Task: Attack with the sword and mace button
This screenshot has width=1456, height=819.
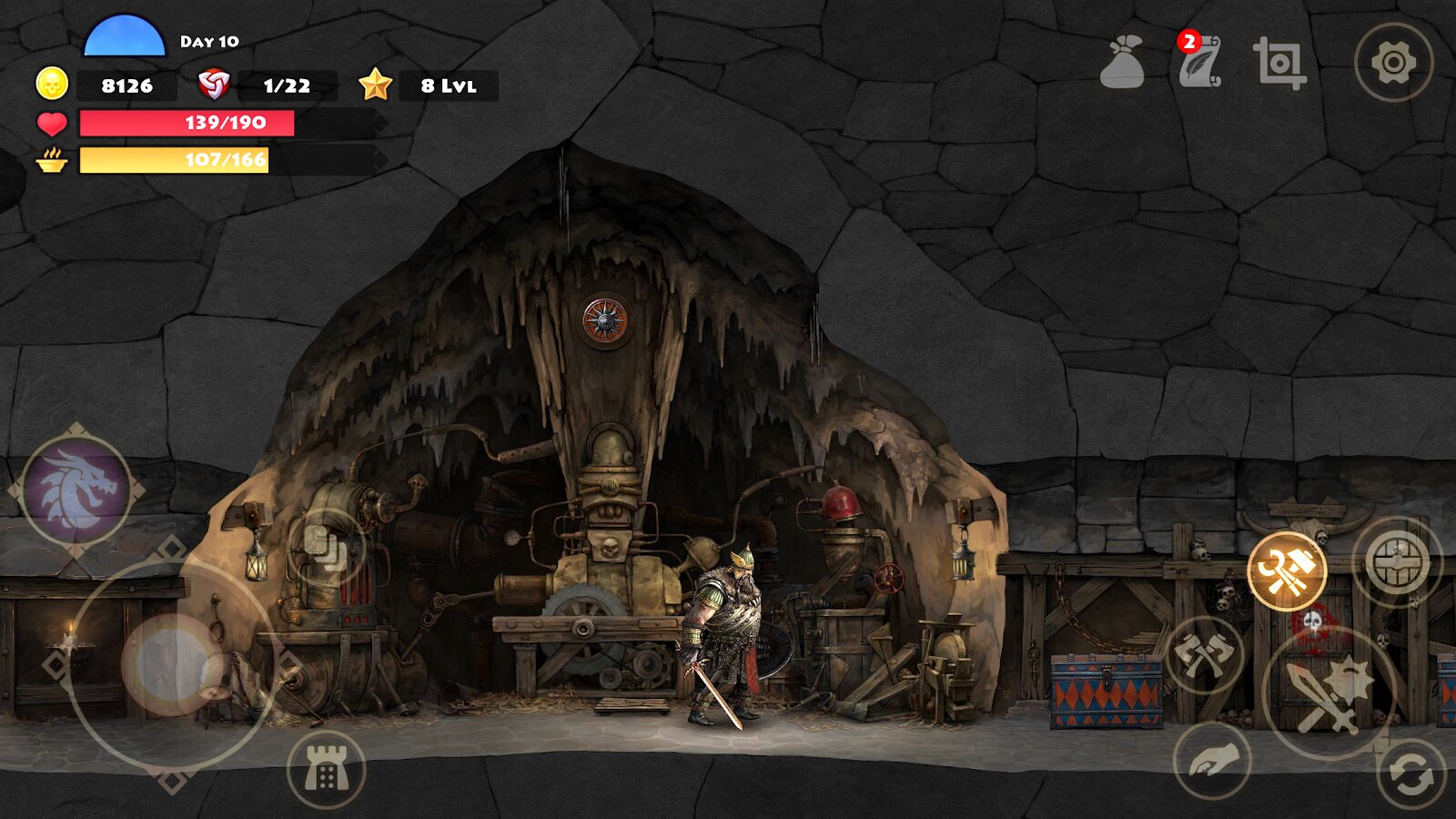Action: 1329,693
